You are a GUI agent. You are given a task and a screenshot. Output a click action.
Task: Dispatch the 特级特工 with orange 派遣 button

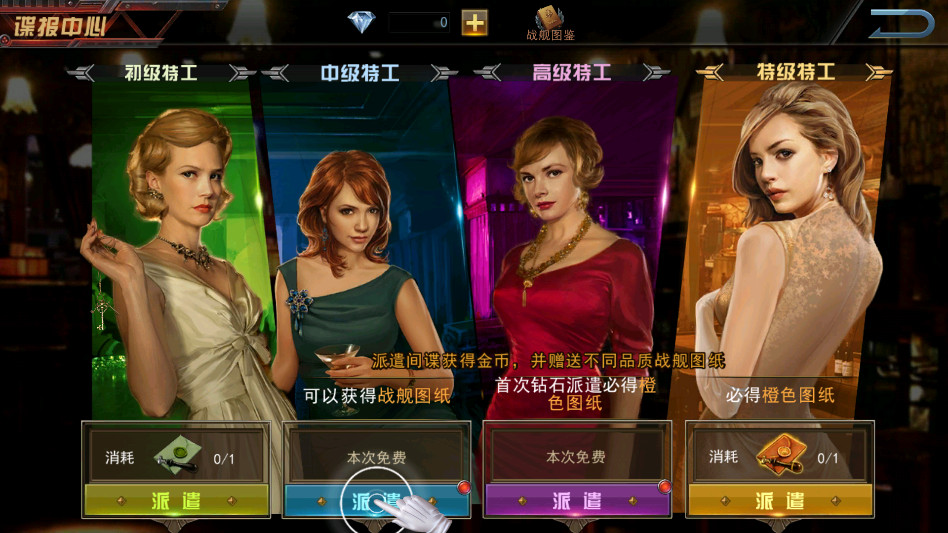click(780, 500)
